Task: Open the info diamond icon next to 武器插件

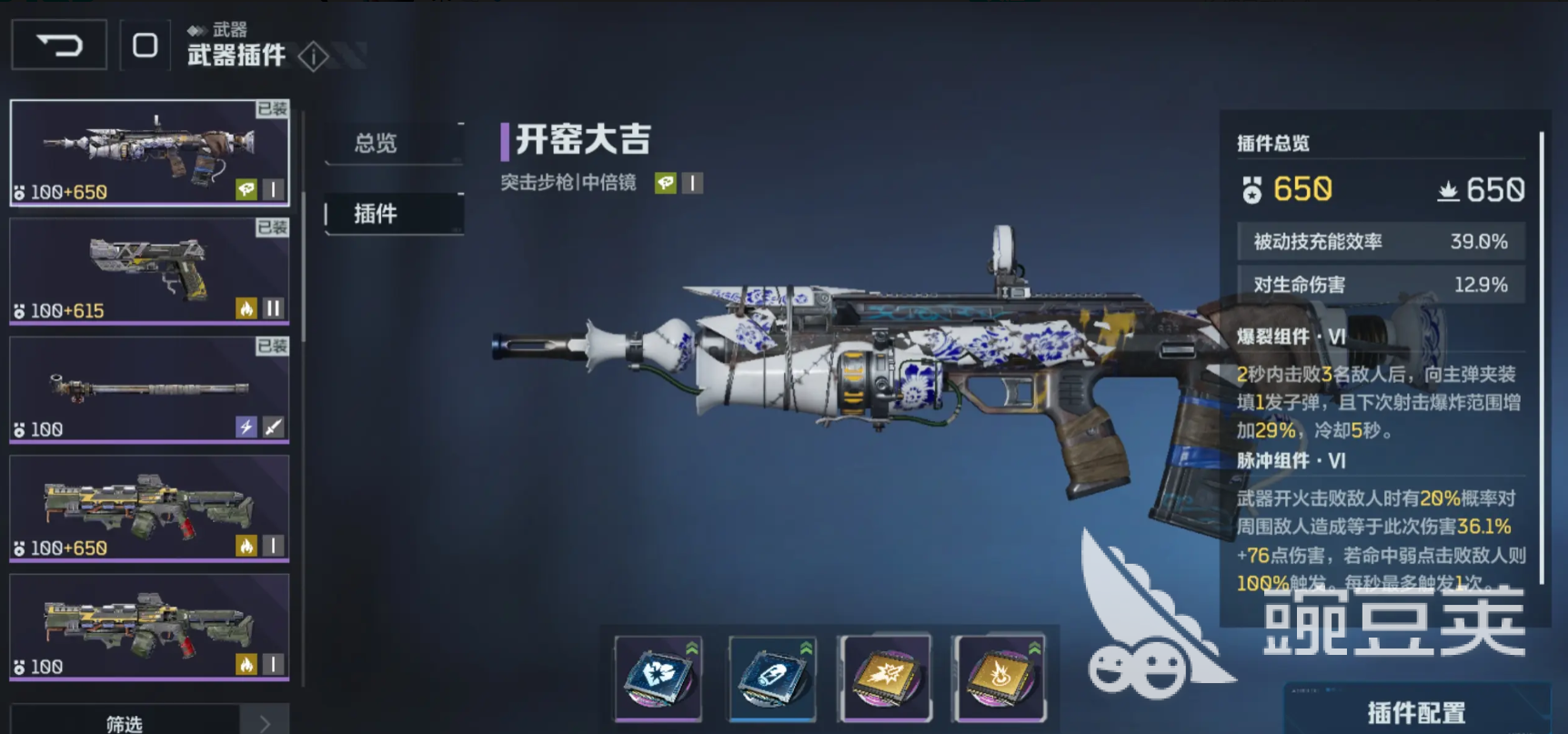Action: [314, 56]
